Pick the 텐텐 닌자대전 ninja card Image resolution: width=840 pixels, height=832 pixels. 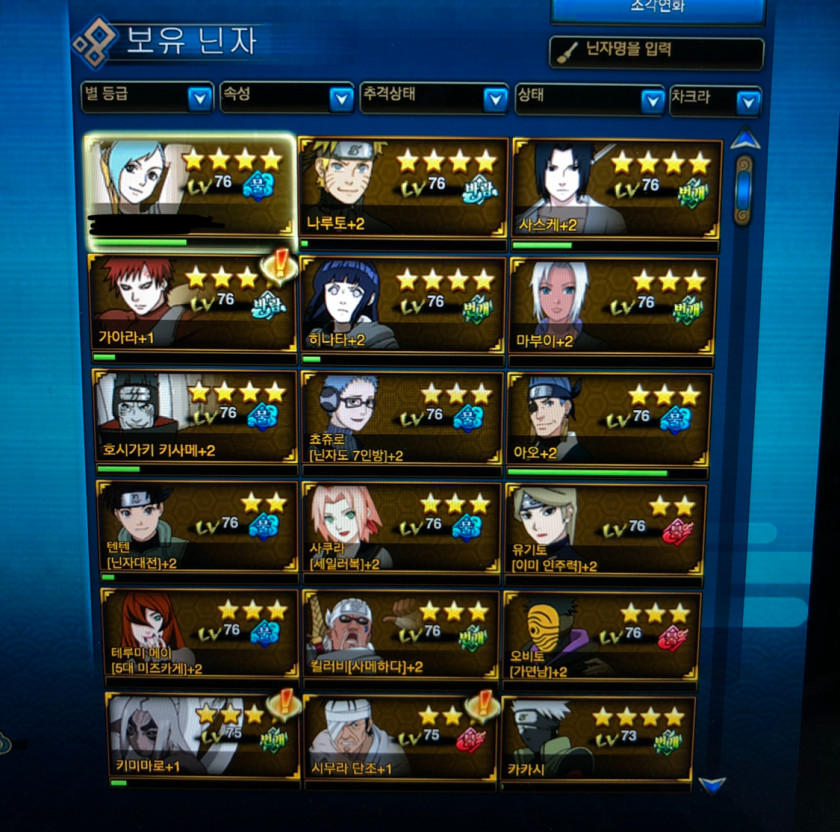196,528
